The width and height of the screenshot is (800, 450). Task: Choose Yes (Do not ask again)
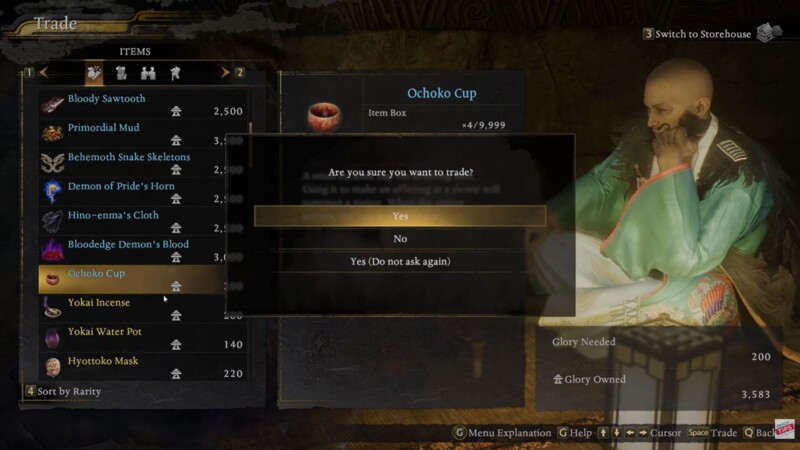tap(400, 262)
